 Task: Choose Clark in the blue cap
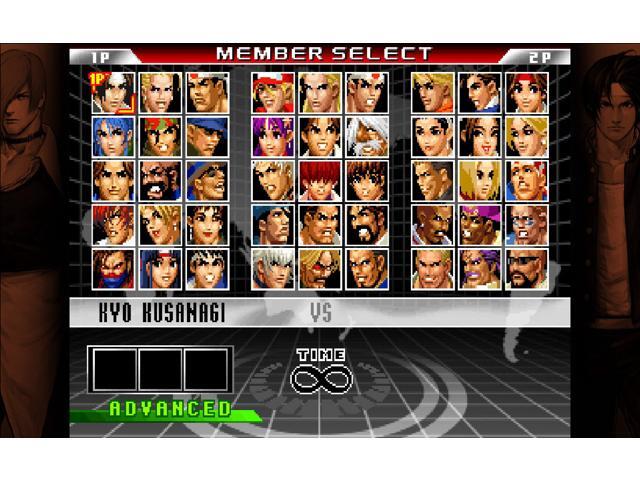coord(207,136)
